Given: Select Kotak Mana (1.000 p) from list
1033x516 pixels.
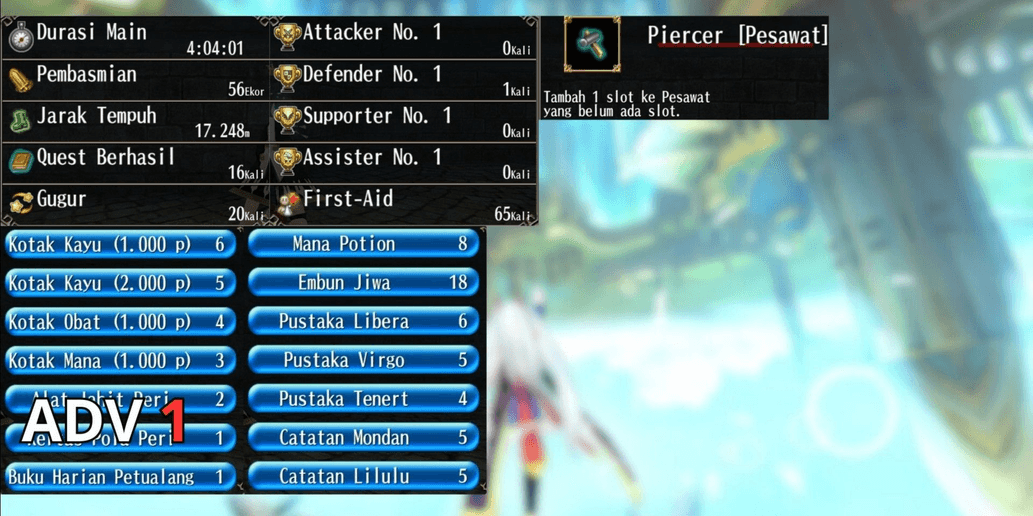Looking at the screenshot, I should 120,360.
